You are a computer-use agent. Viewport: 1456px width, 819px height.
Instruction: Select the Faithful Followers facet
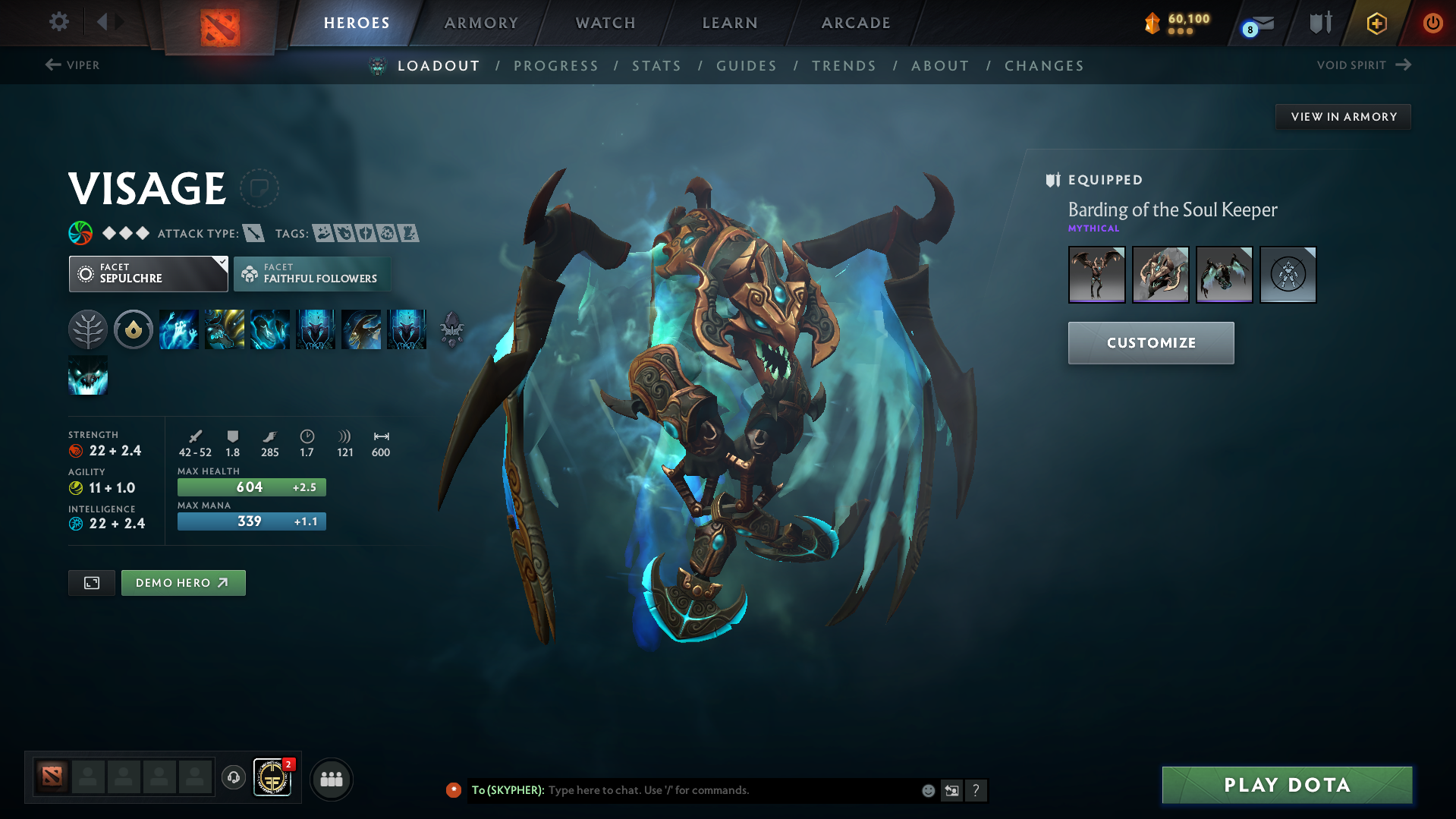pos(312,274)
